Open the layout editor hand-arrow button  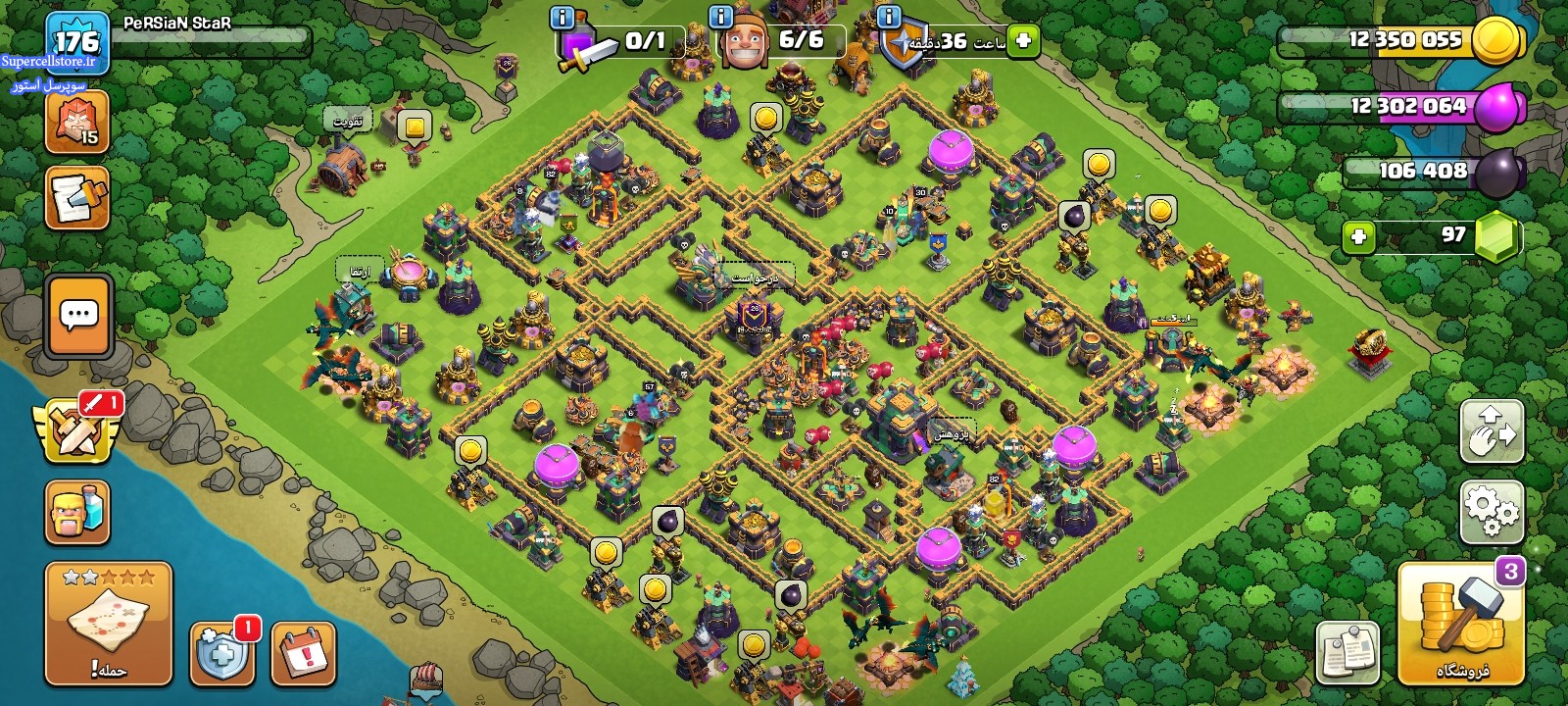(1492, 430)
